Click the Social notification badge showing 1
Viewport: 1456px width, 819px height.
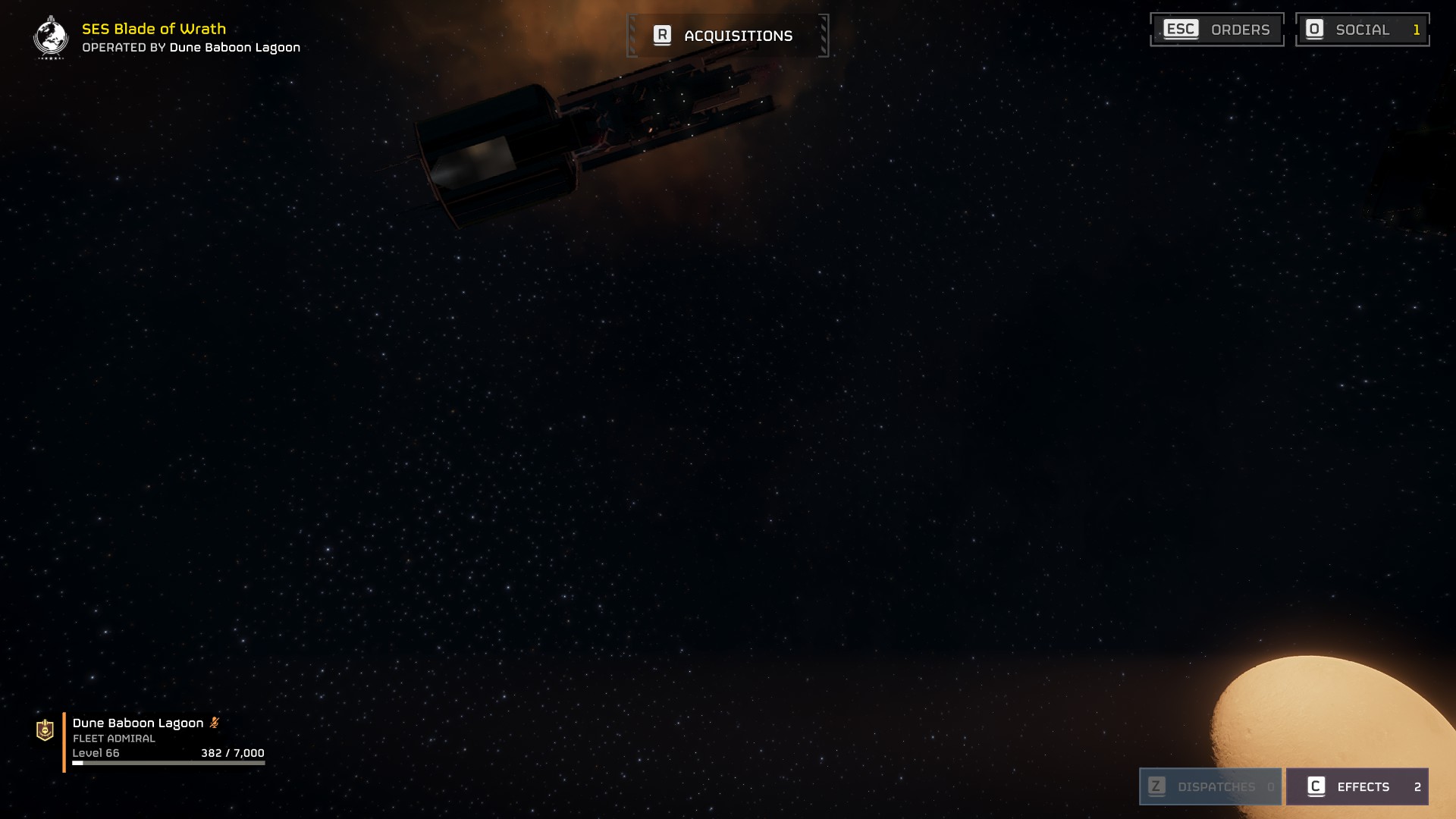pyautogui.click(x=1417, y=30)
